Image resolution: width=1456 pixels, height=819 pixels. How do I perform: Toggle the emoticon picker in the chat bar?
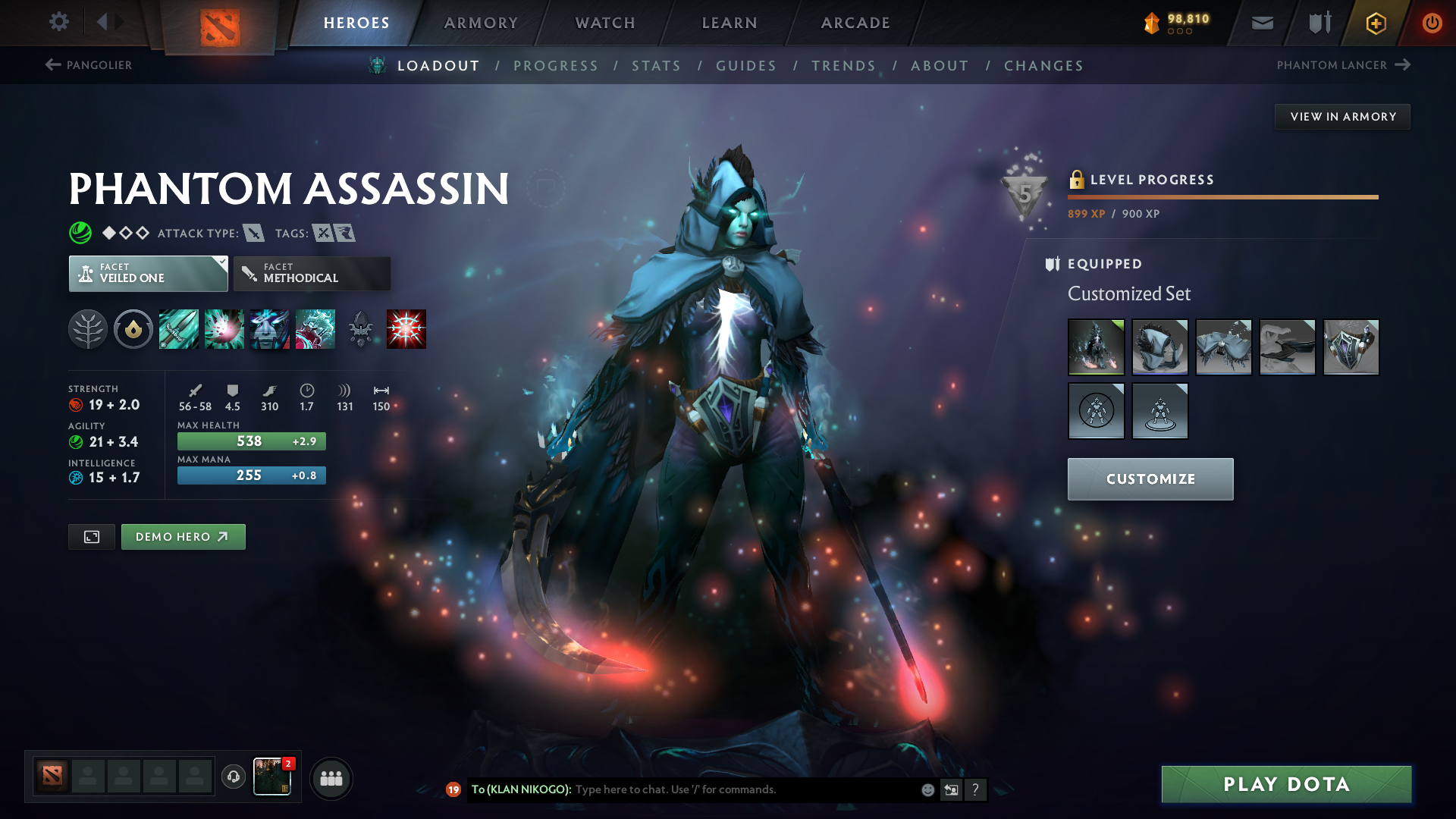click(x=927, y=789)
